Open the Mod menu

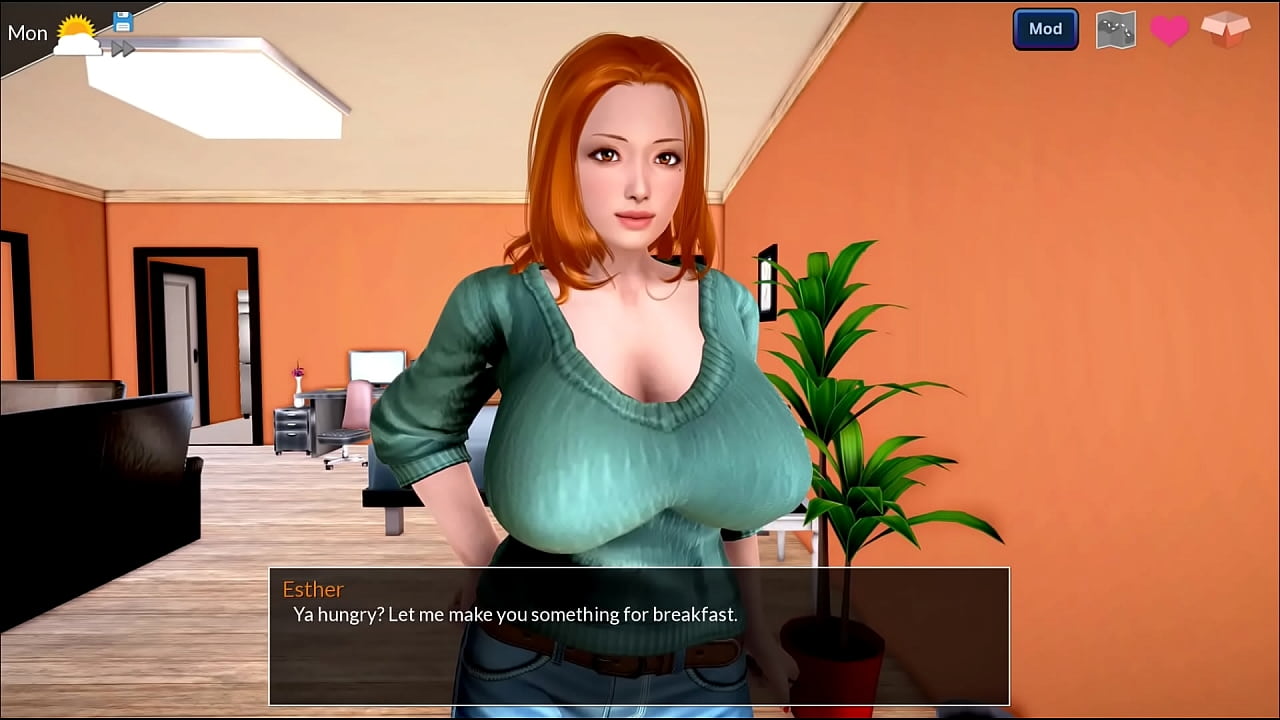tap(1045, 29)
